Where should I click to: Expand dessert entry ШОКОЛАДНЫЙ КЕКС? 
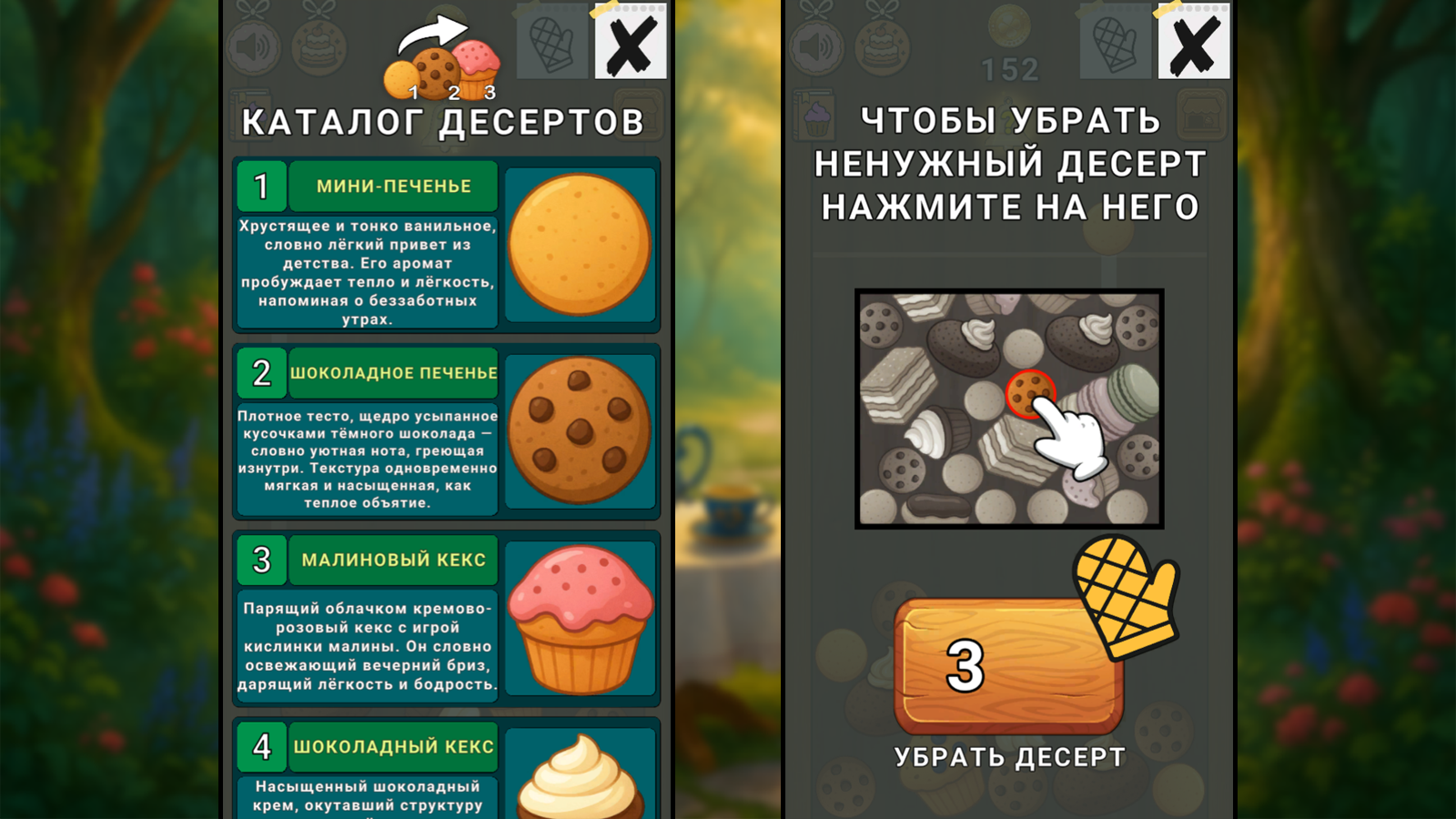[391, 748]
